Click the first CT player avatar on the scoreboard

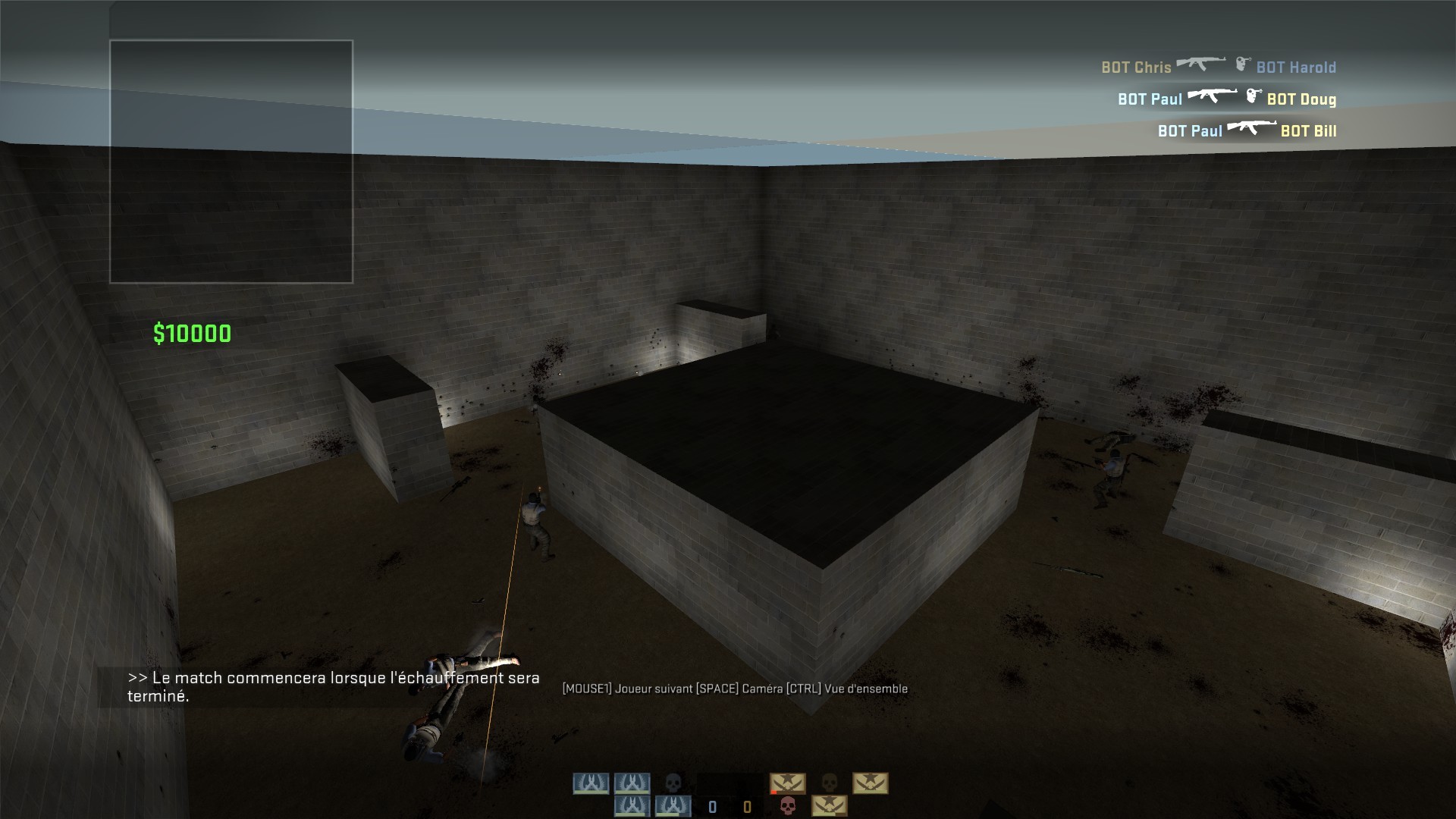click(591, 783)
